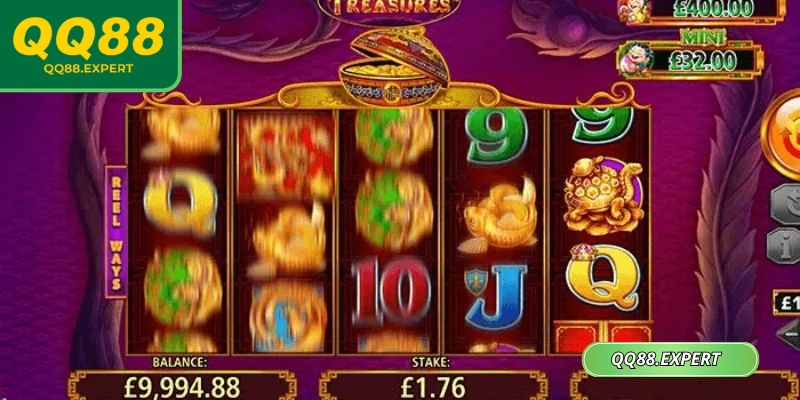The image size is (800, 400).
Task: Open the QQ88 logo link
Action: (x=89, y=43)
